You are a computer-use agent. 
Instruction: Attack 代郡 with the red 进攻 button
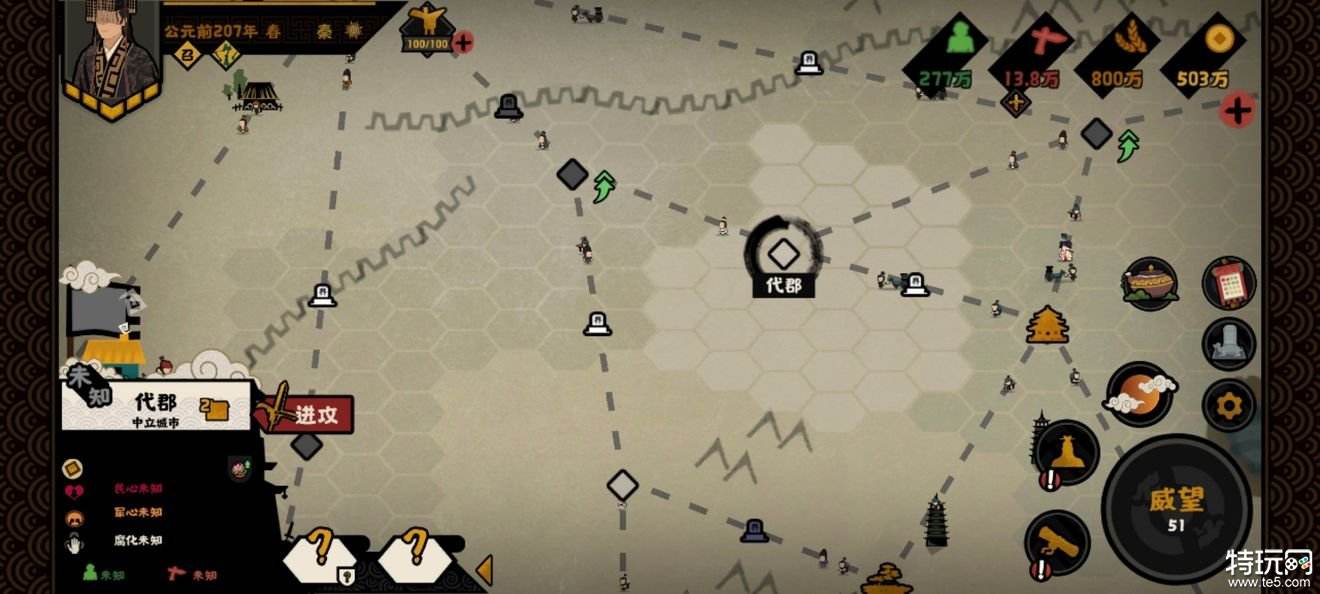pos(314,415)
